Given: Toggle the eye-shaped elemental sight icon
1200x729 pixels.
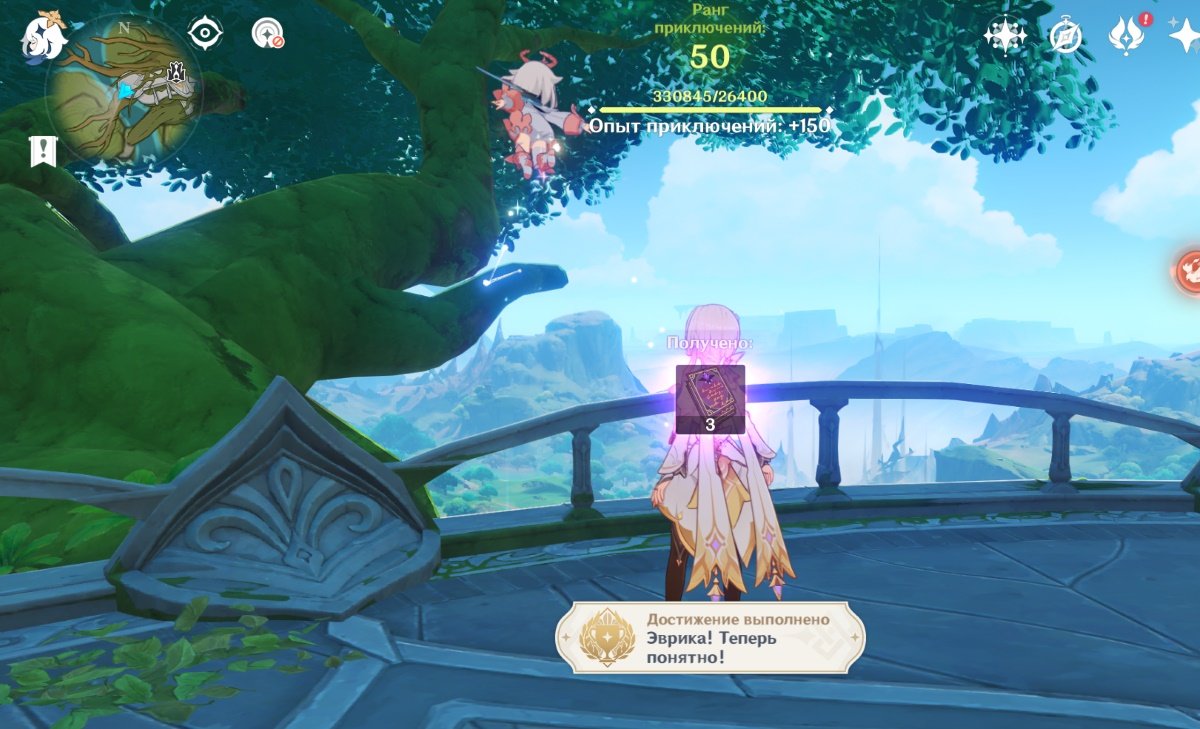Looking at the screenshot, I should pyautogui.click(x=205, y=34).
